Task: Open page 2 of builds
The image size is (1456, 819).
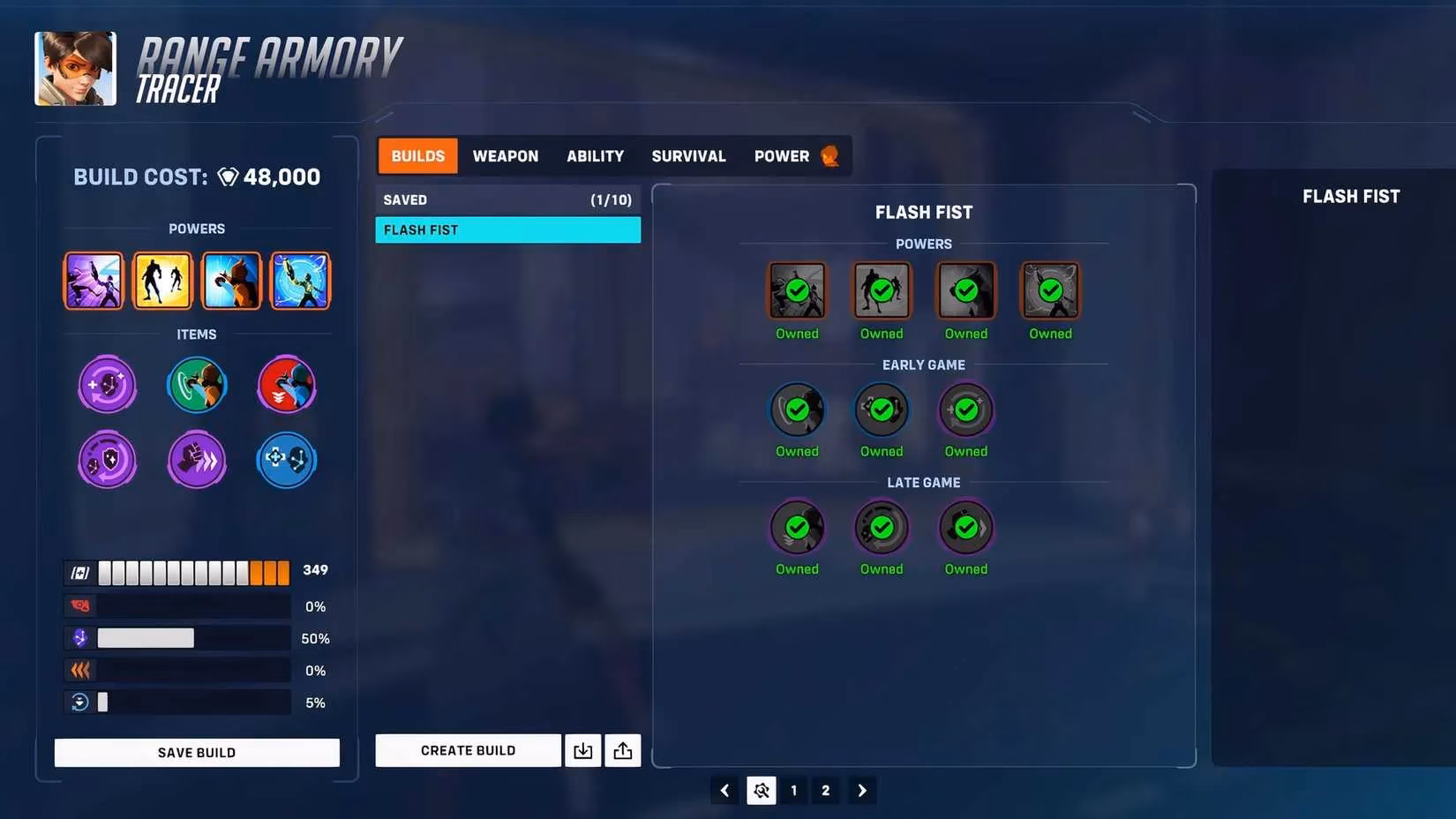Action: click(x=825, y=791)
